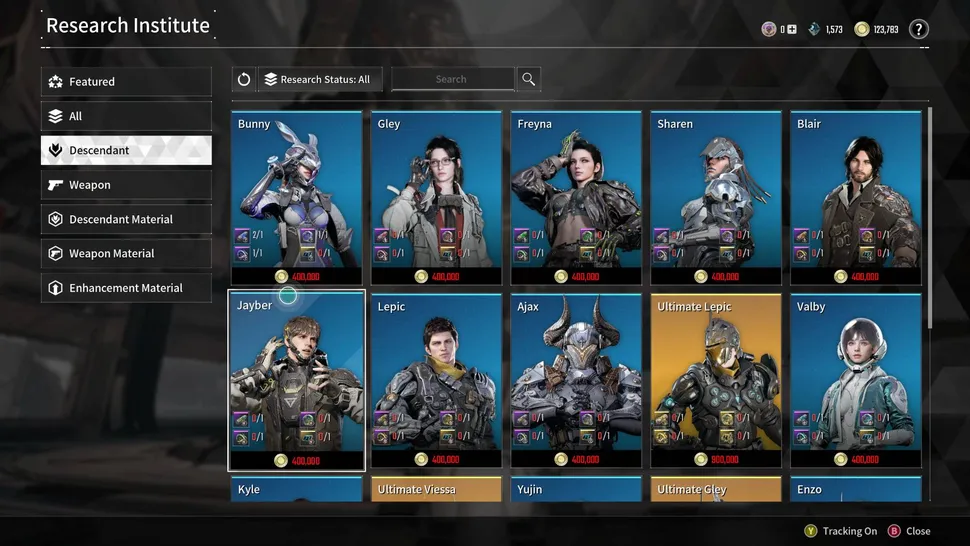Screen dimensions: 970x546
Task: Switch to the Featured category
Action: [126, 82]
